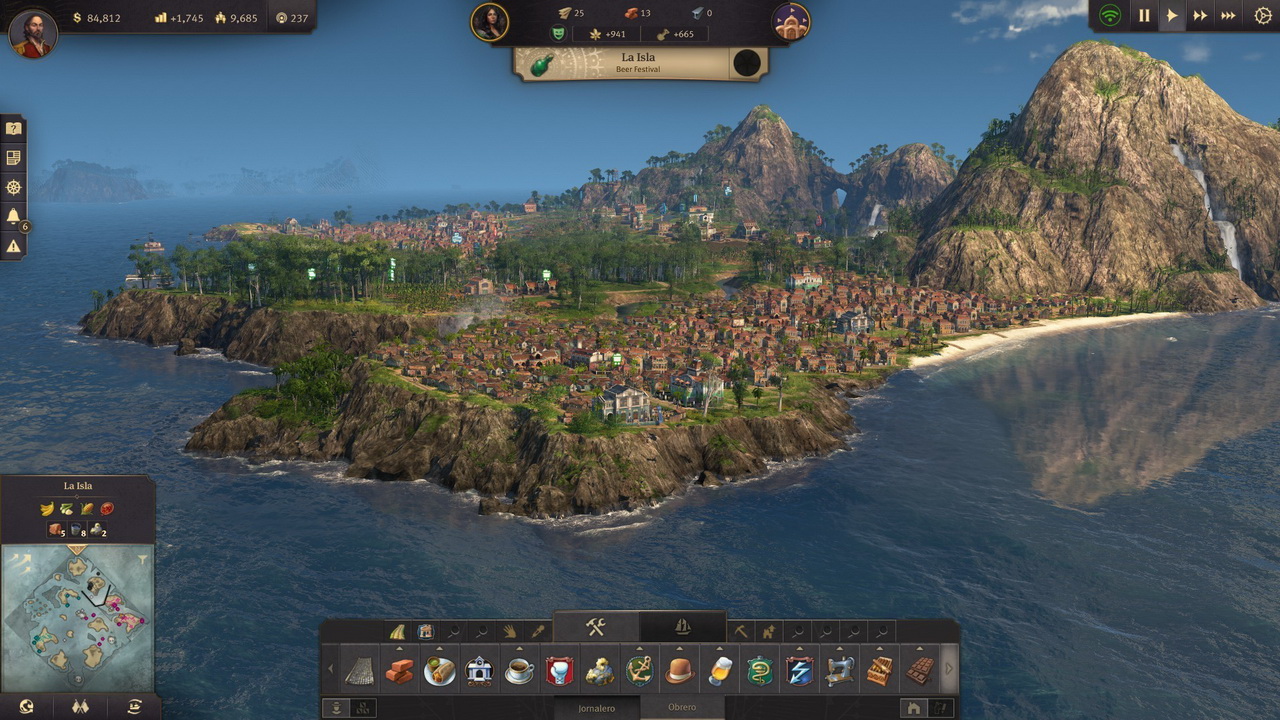
Task: Click the green network status icon
Action: point(1110,16)
